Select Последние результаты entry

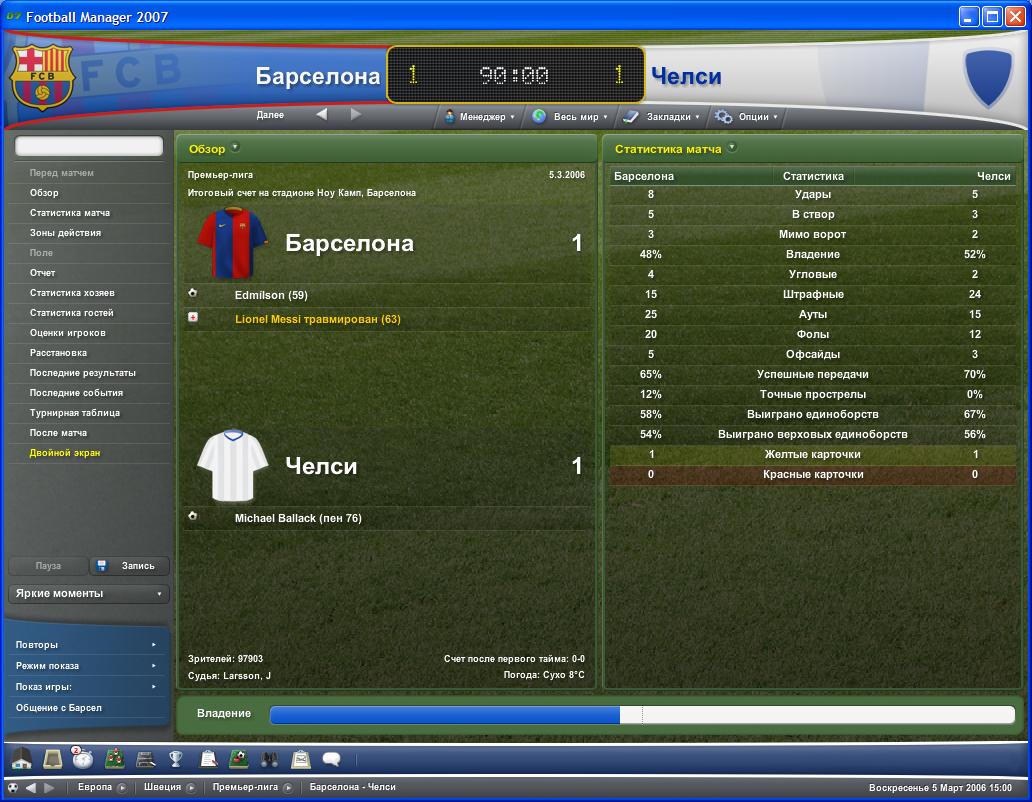point(82,373)
